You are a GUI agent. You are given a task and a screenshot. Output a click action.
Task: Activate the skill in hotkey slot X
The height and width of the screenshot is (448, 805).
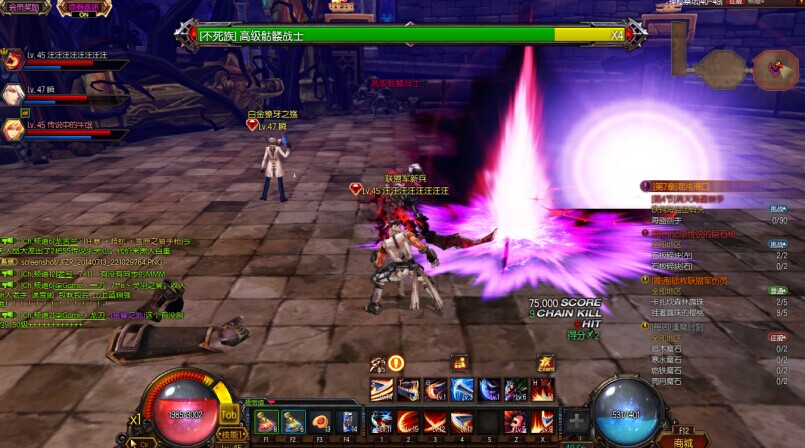[x=543, y=422]
